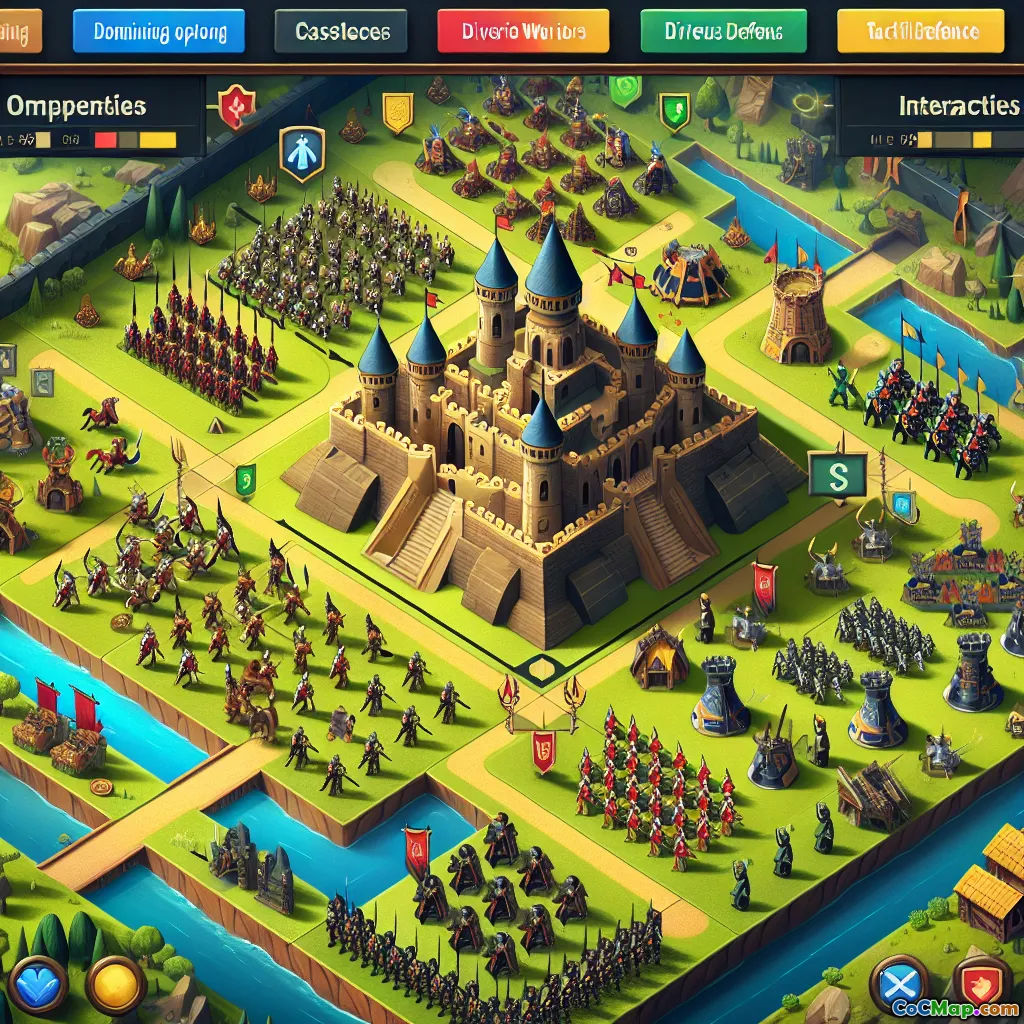Click the green S sign marker
The width and height of the screenshot is (1024, 1024).
[834, 473]
